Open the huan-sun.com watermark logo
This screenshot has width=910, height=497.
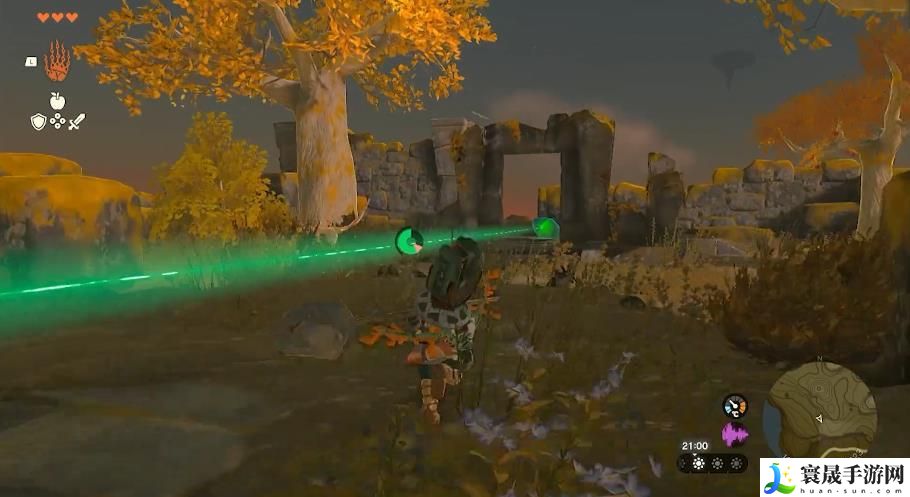[x=833, y=476]
